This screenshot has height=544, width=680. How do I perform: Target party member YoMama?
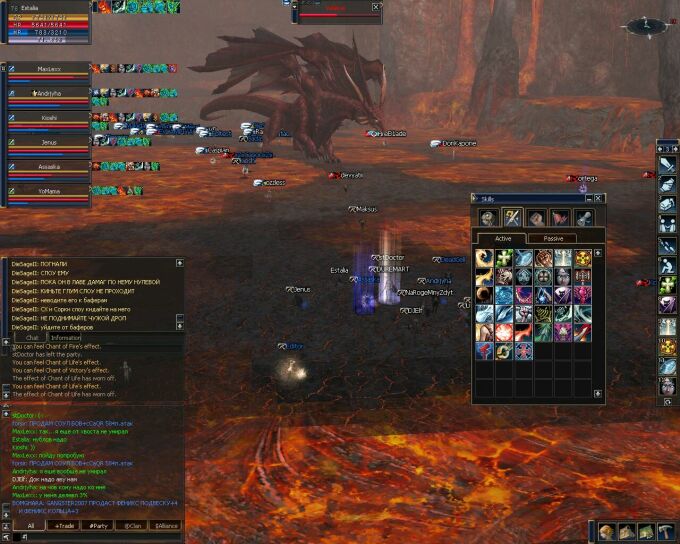[48, 191]
